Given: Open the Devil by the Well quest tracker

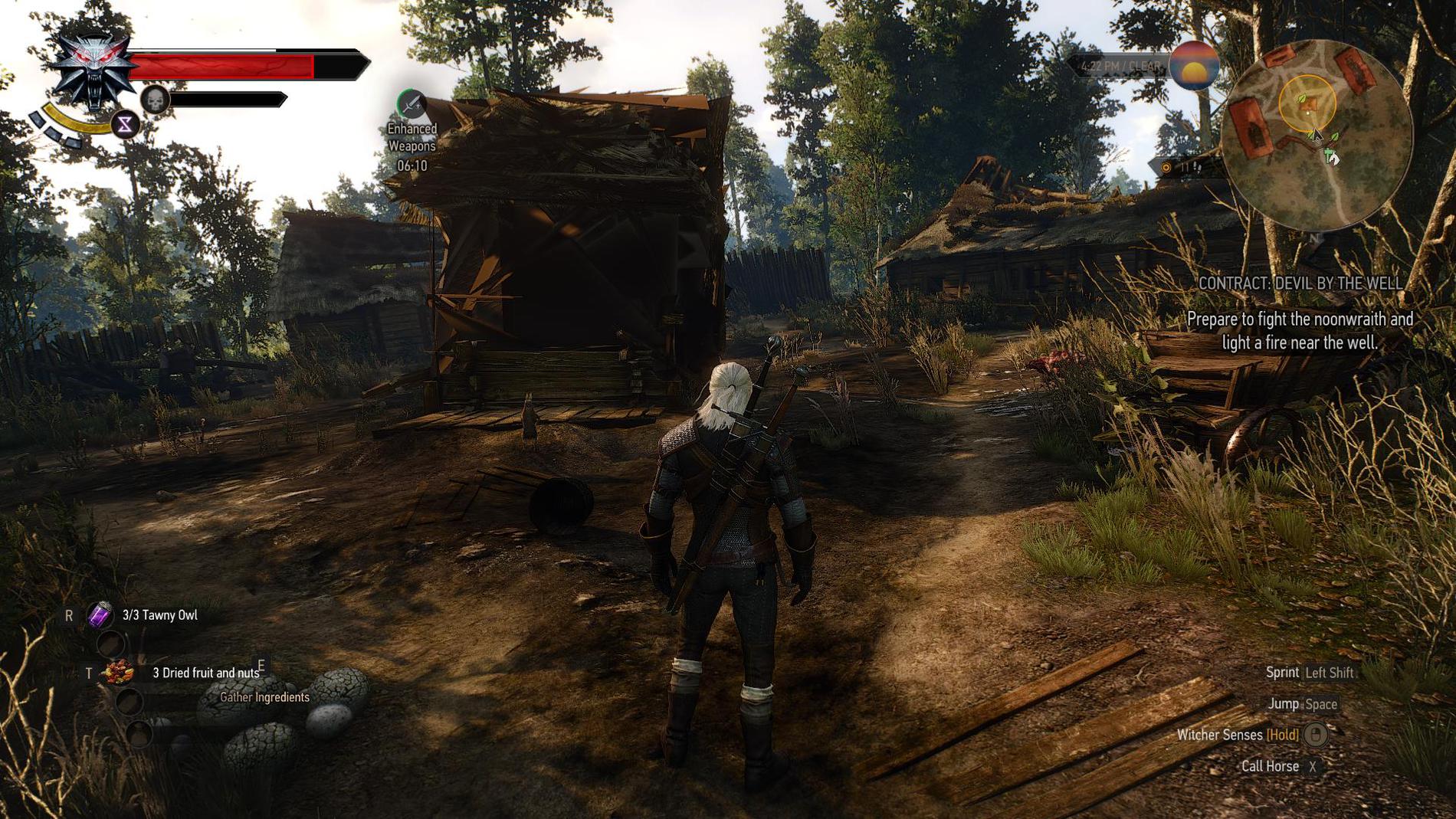Looking at the screenshot, I should (1300, 283).
